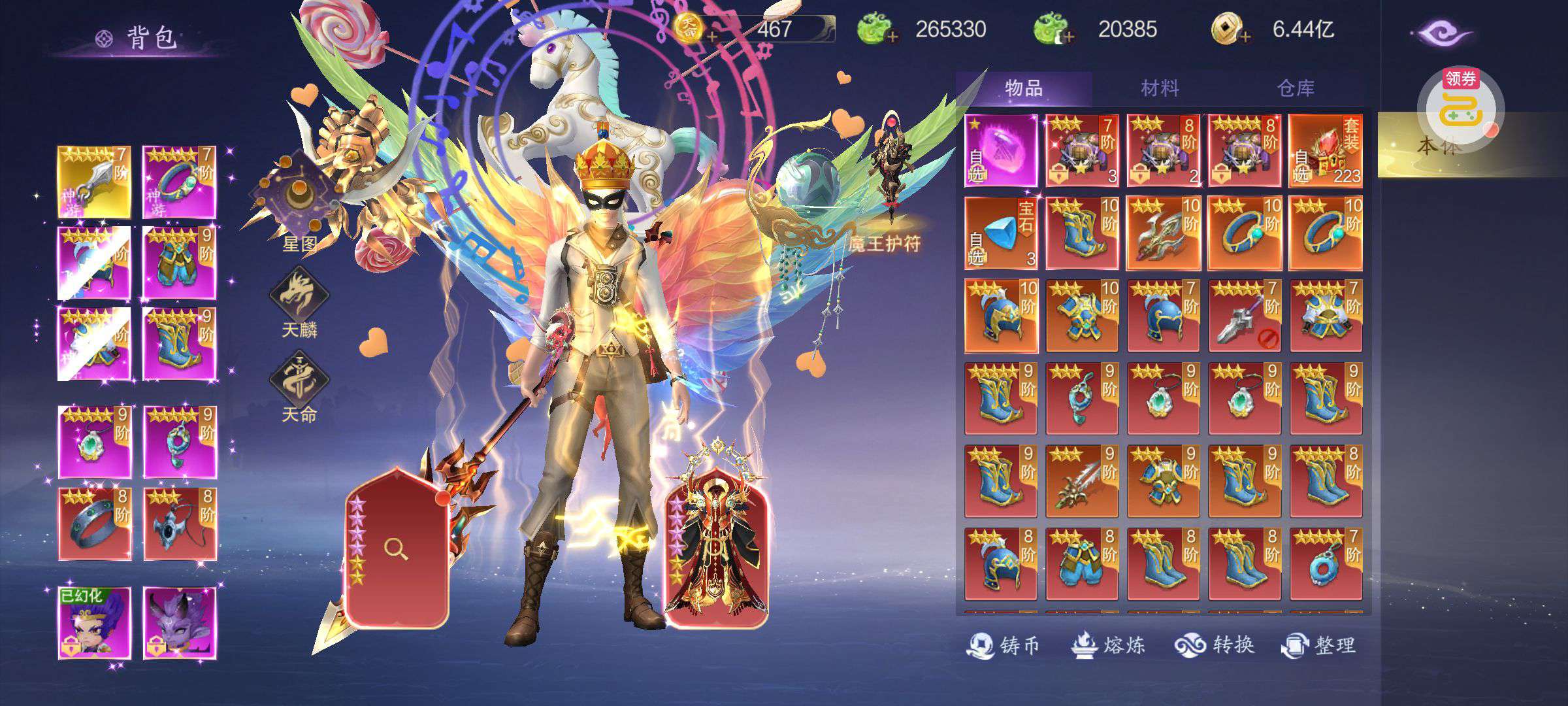Image resolution: width=1568 pixels, height=706 pixels.
Task: Open the 熔炼 smelting function
Action: click(1107, 645)
